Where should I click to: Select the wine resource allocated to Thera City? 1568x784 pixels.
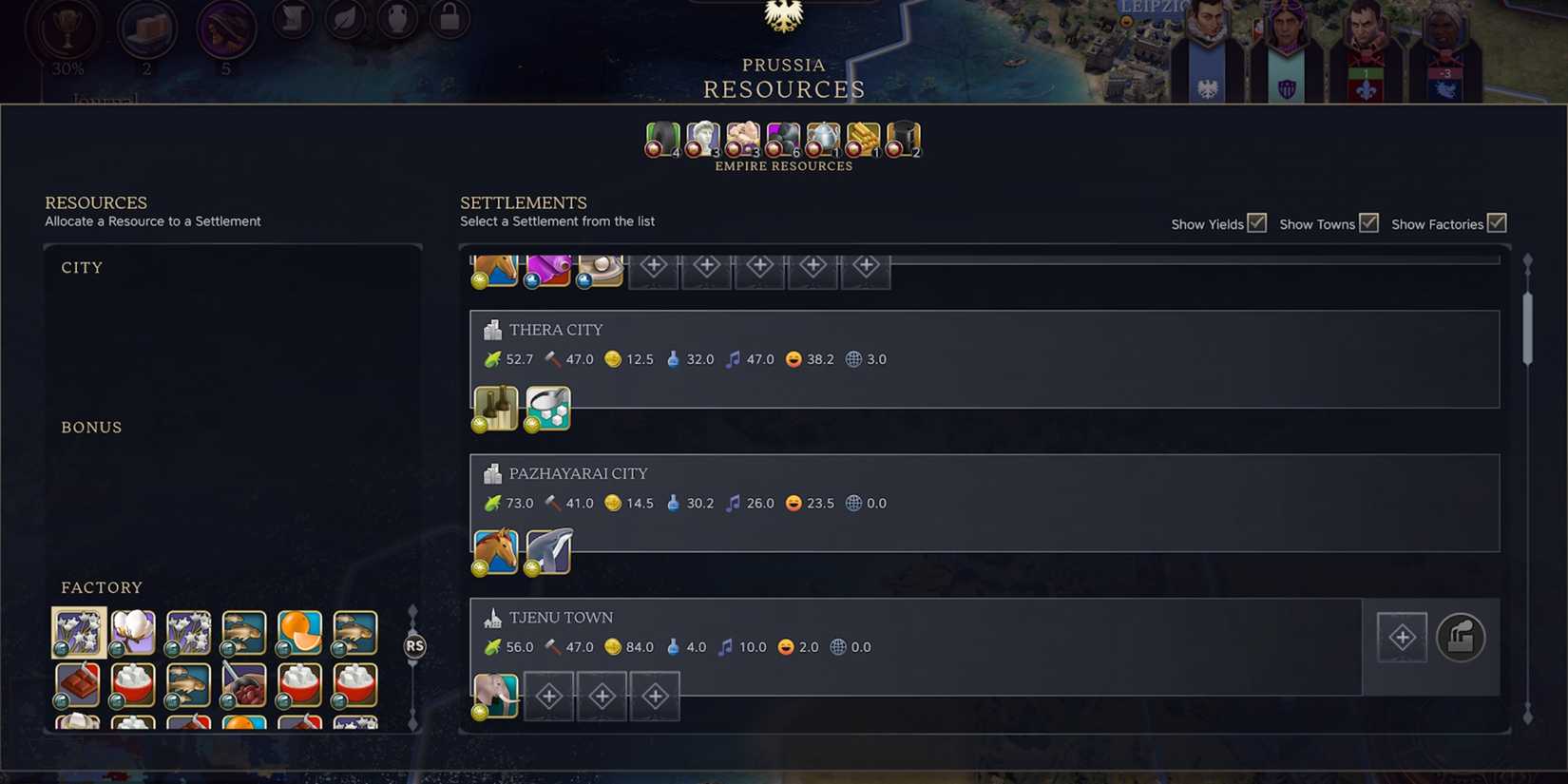495,407
